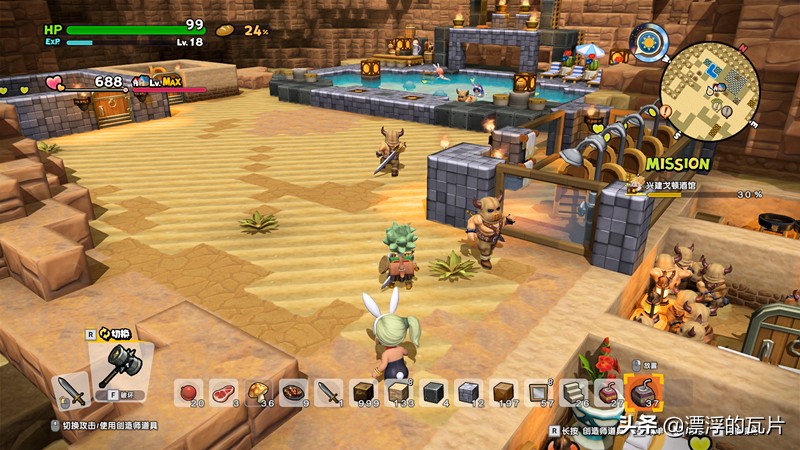The height and width of the screenshot is (450, 800).
Task: Select the mushroom hotbar slot
Action: [258, 391]
